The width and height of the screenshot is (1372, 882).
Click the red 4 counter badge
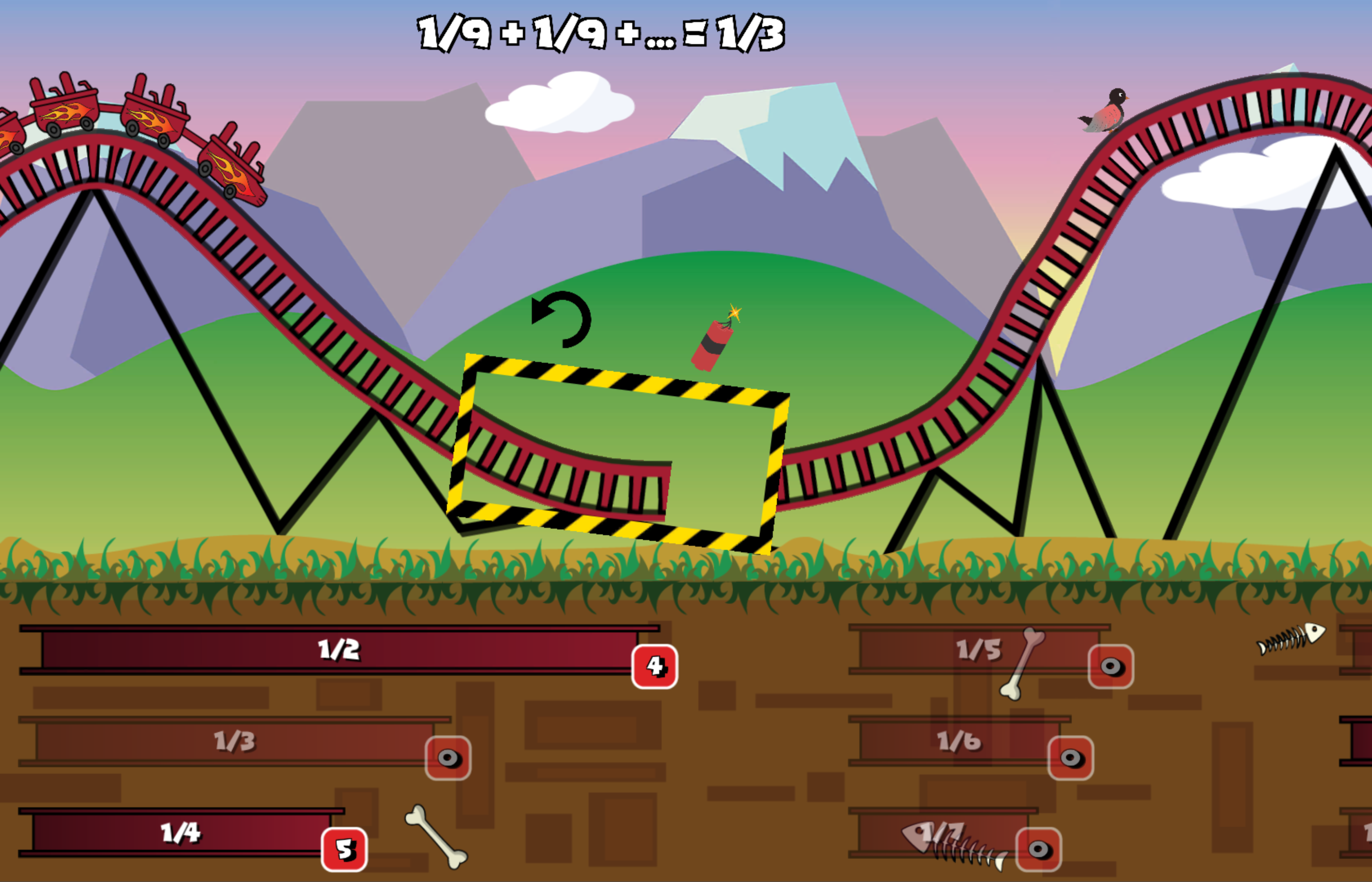point(654,667)
